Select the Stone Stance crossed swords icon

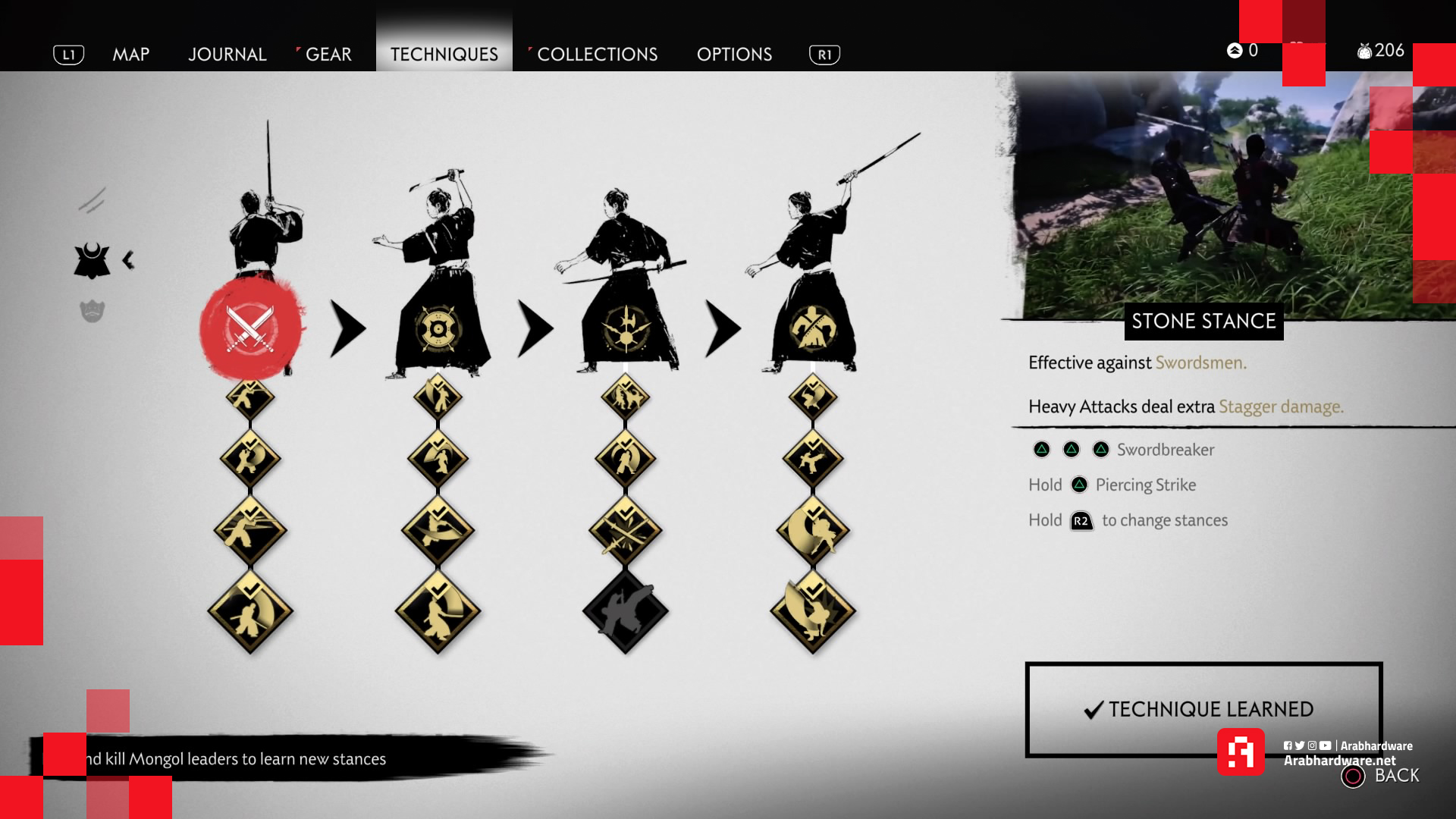(x=250, y=328)
